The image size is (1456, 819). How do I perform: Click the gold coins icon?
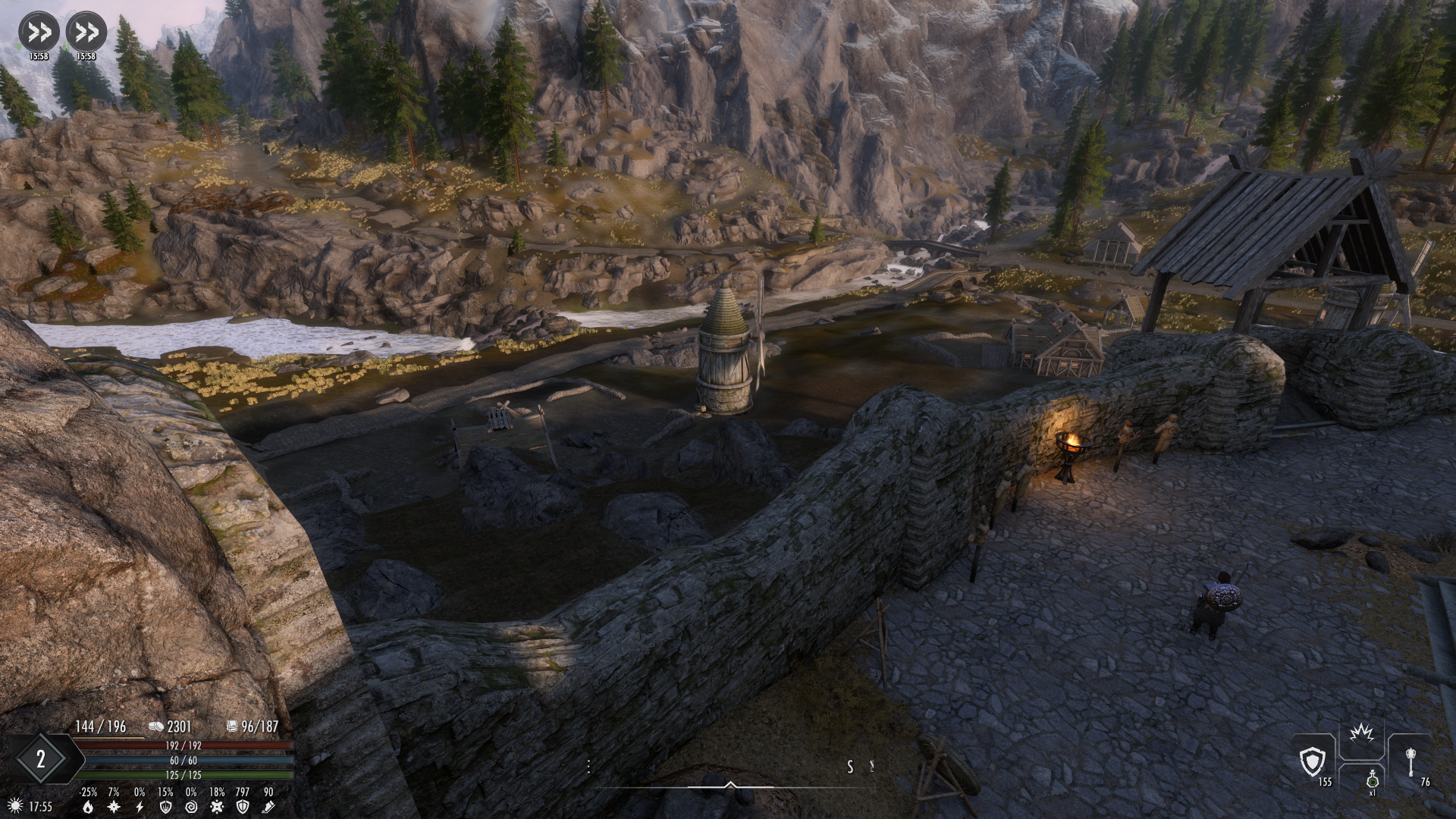click(155, 726)
